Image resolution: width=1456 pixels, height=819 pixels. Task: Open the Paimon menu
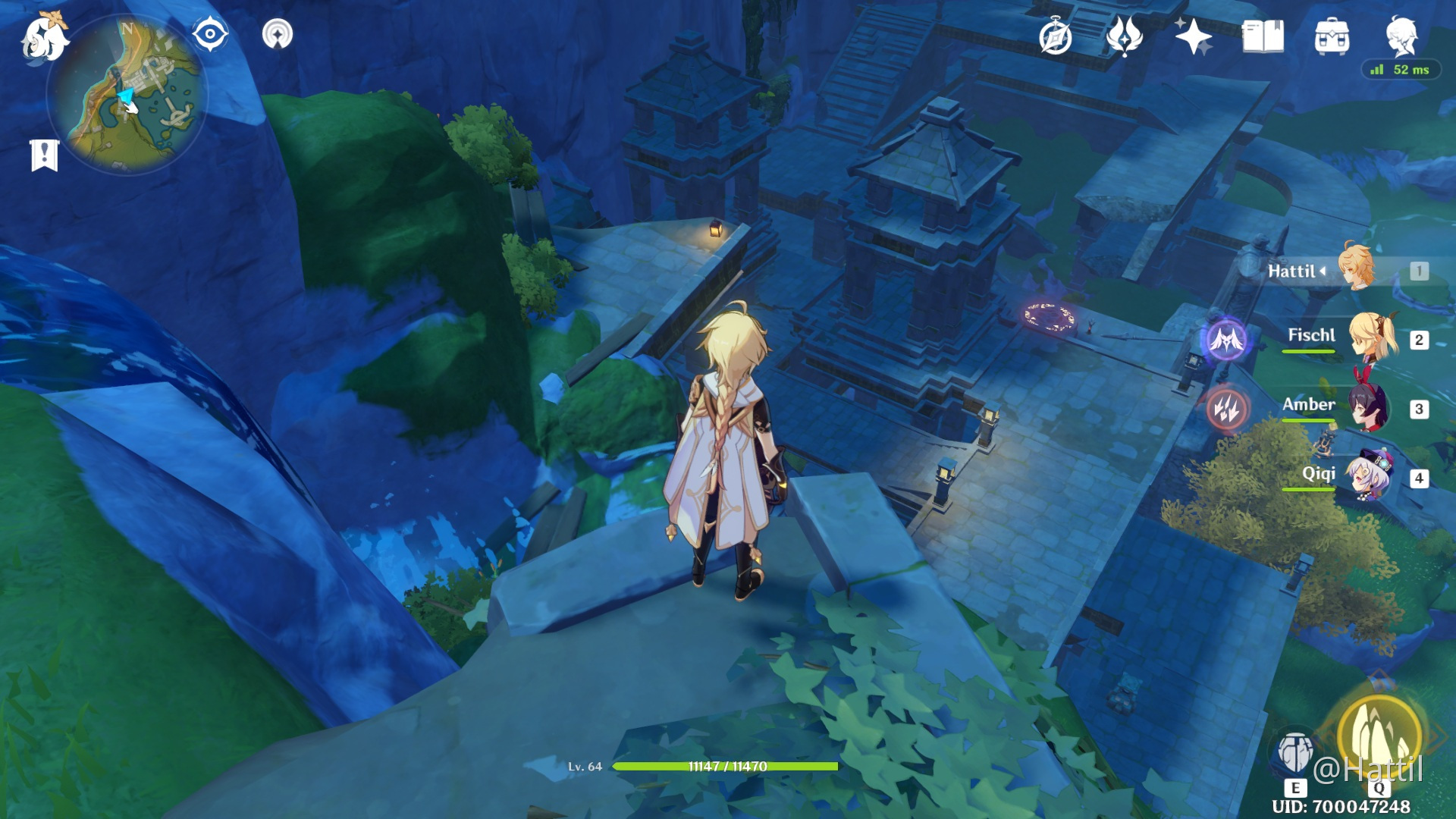[43, 38]
